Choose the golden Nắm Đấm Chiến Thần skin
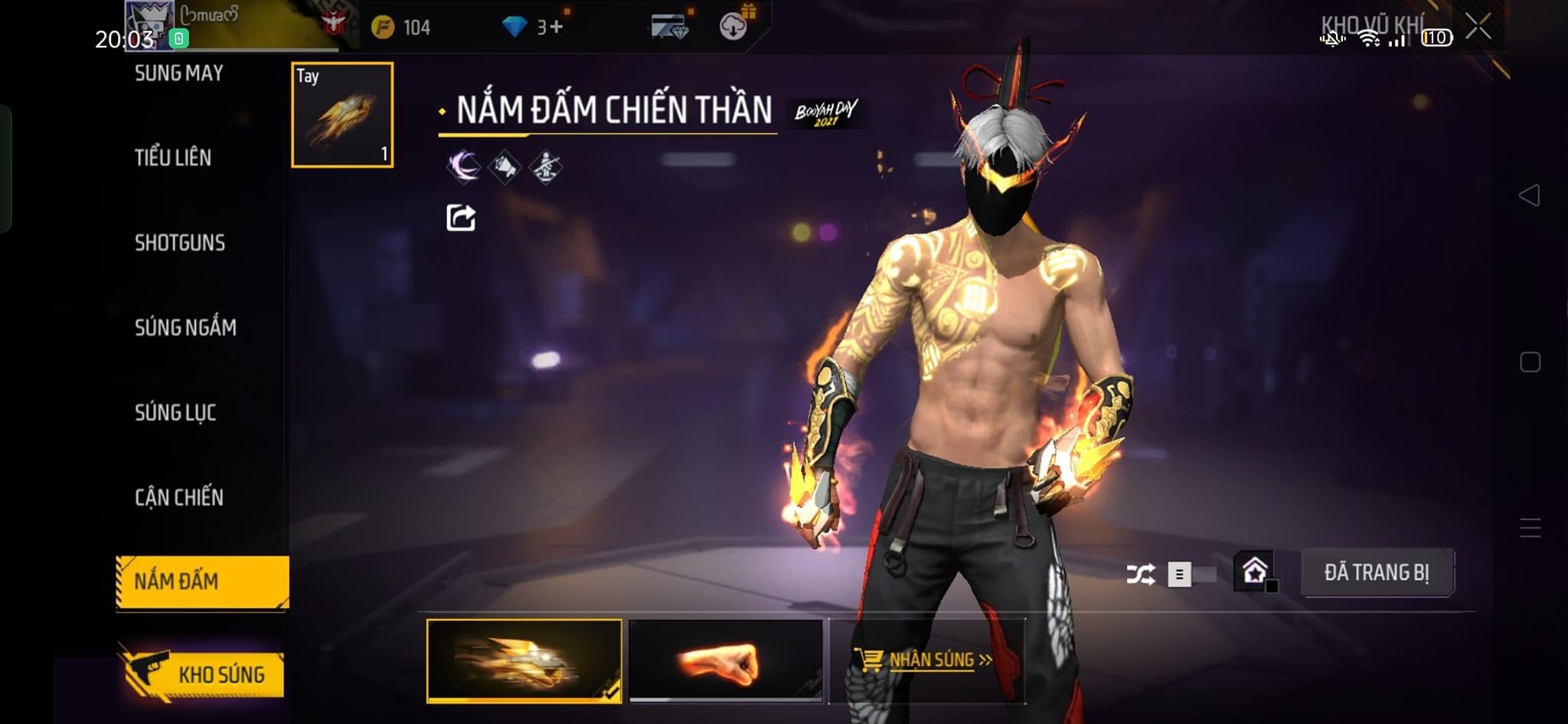 (x=524, y=660)
